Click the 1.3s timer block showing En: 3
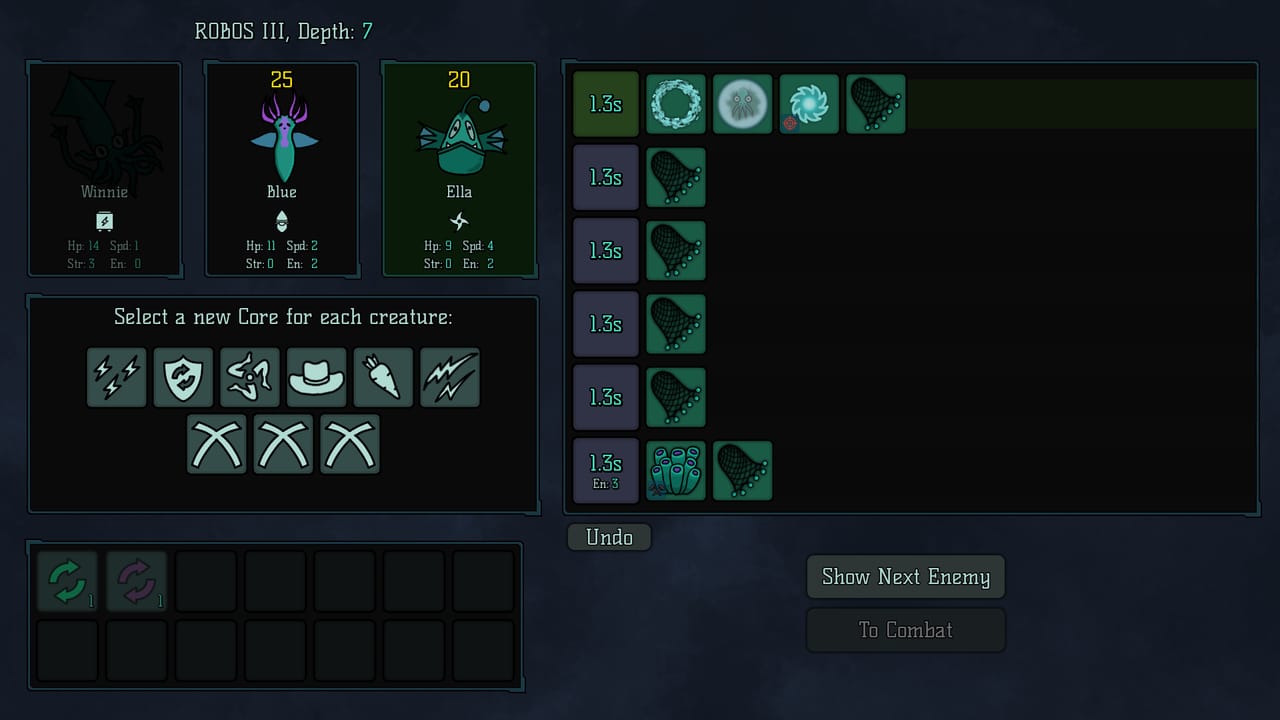 click(x=605, y=470)
